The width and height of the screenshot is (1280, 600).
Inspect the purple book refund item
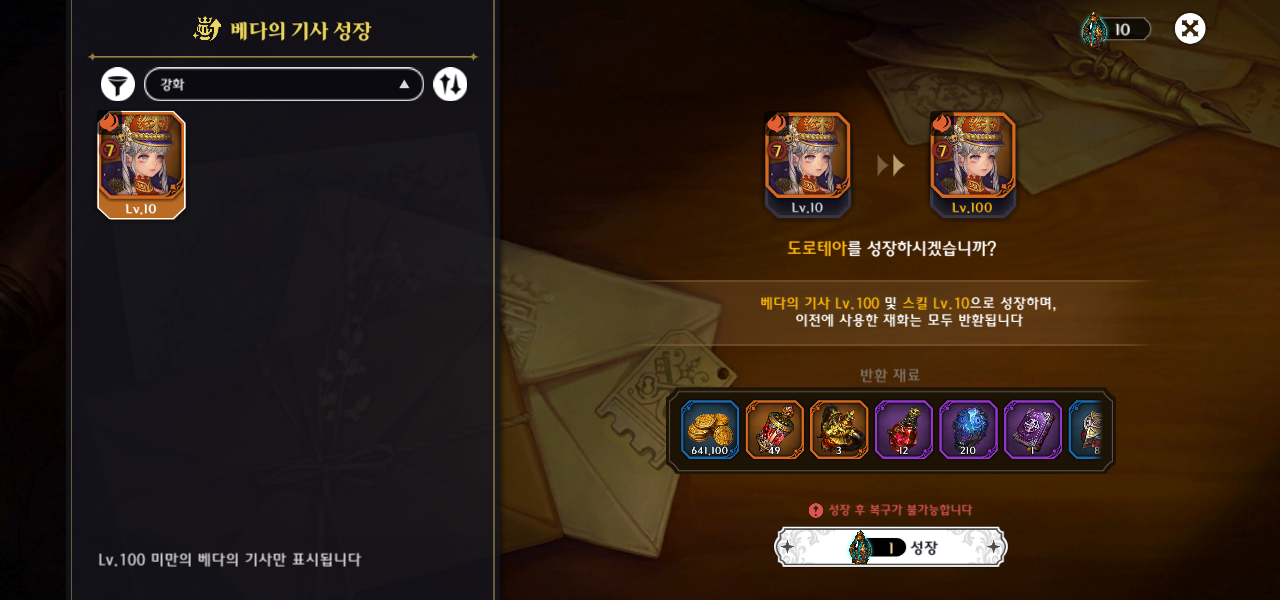(x=1032, y=430)
